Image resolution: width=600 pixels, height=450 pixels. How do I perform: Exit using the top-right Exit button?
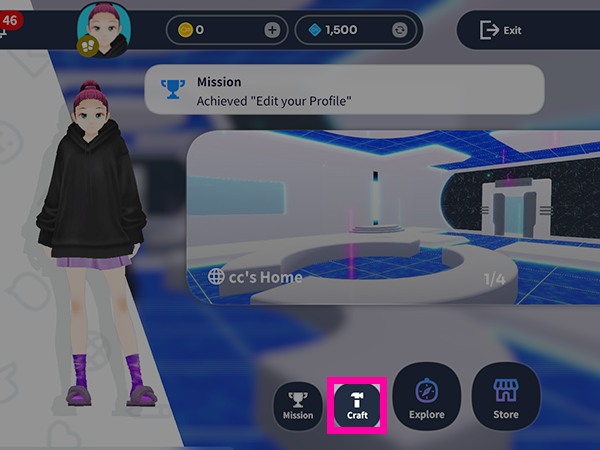tap(502, 30)
